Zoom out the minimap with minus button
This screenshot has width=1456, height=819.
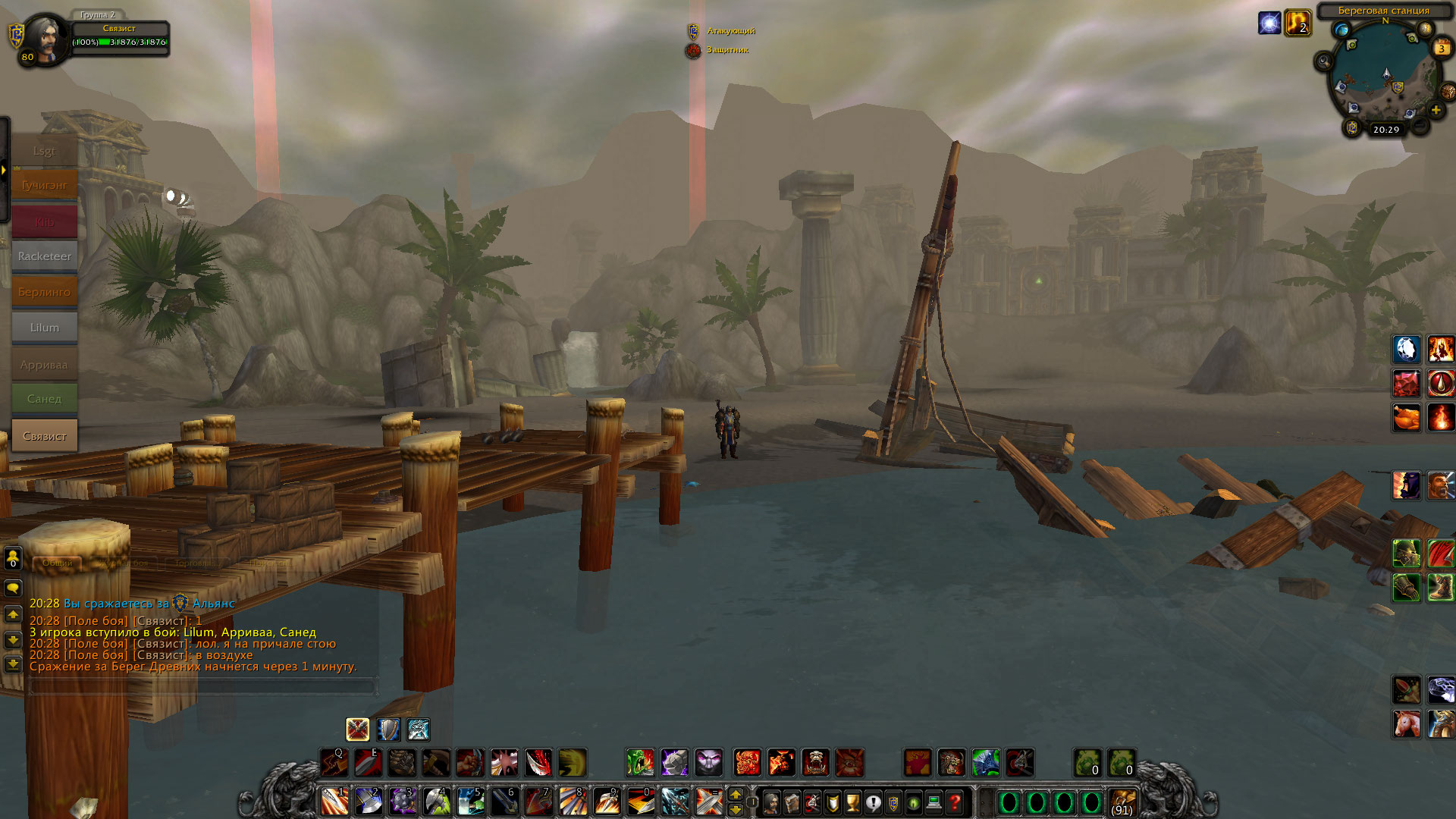click(x=1420, y=124)
